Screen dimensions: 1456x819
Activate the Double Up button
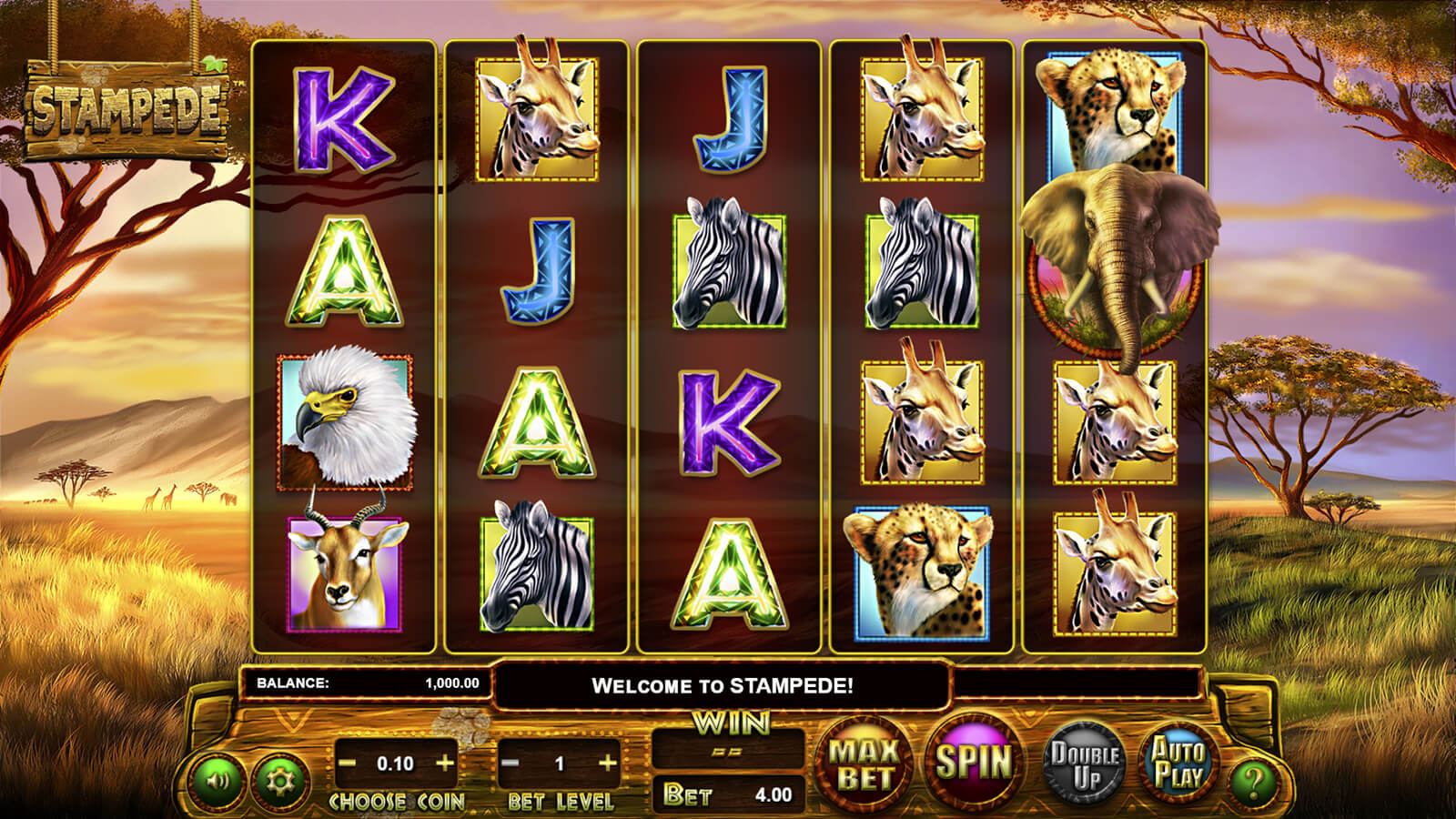(1084, 763)
